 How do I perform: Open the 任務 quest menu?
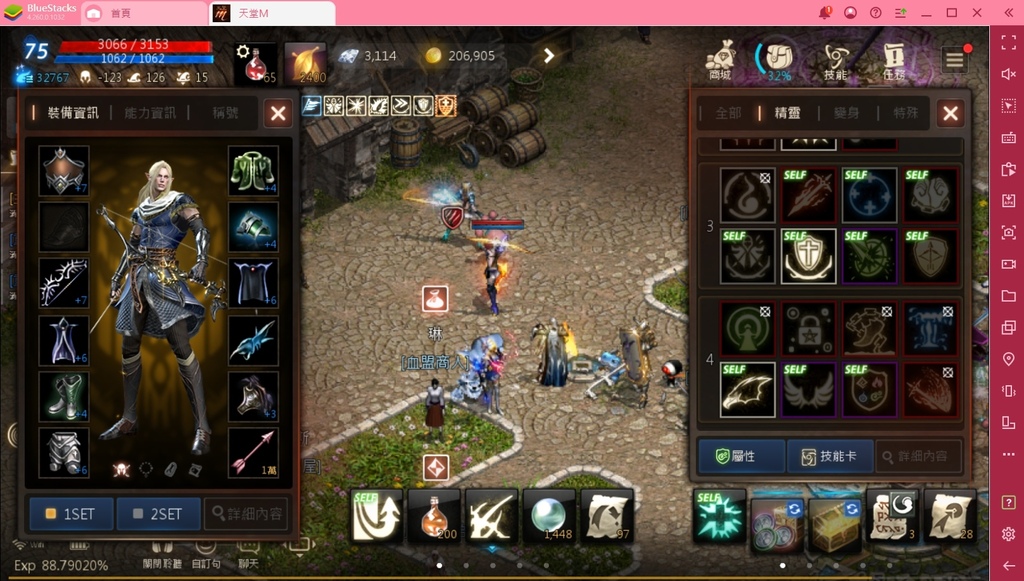(894, 60)
